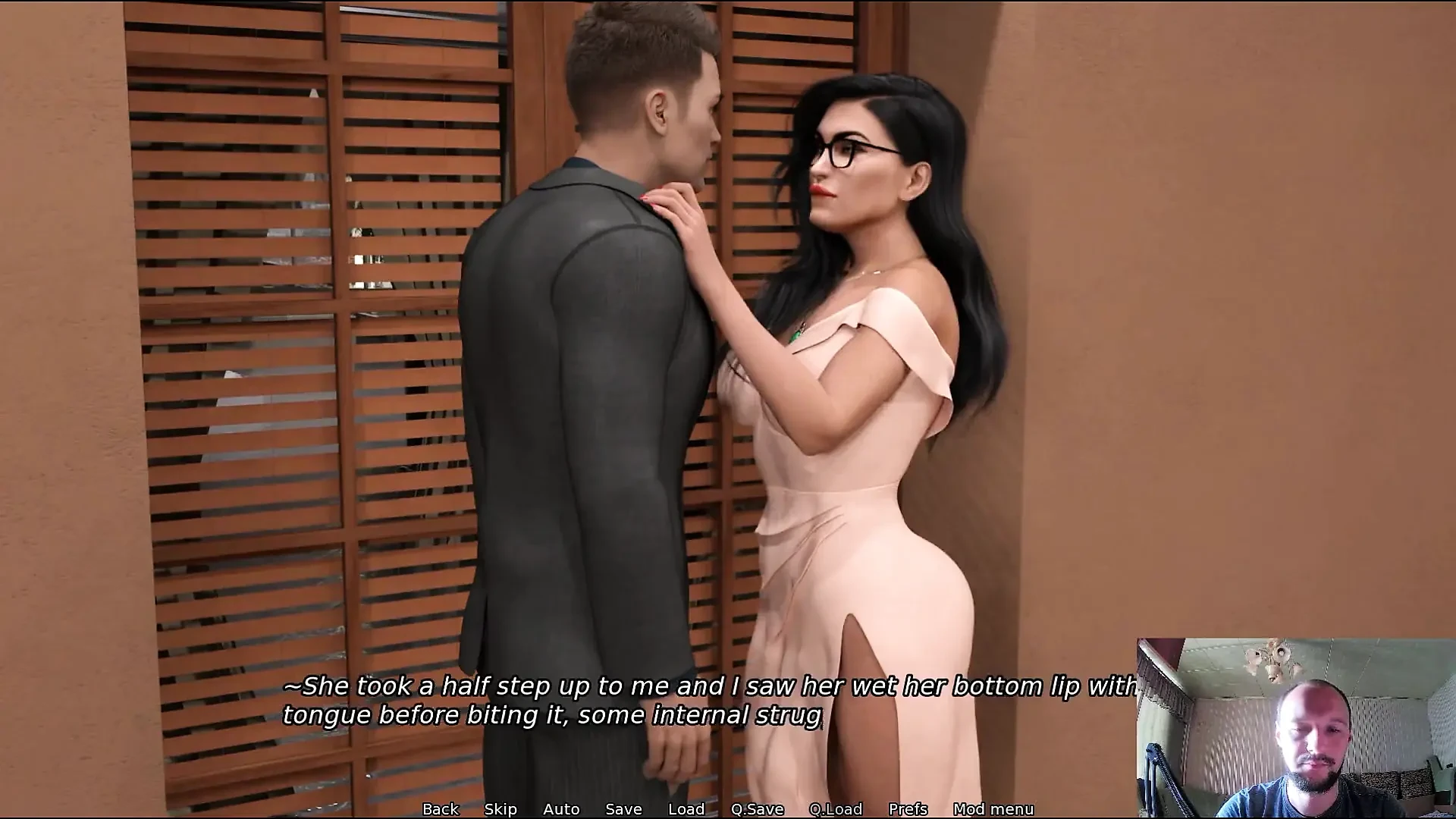Image resolution: width=1456 pixels, height=819 pixels.
Task: Restore the last quicksave with Q.Load
Action: (837, 809)
